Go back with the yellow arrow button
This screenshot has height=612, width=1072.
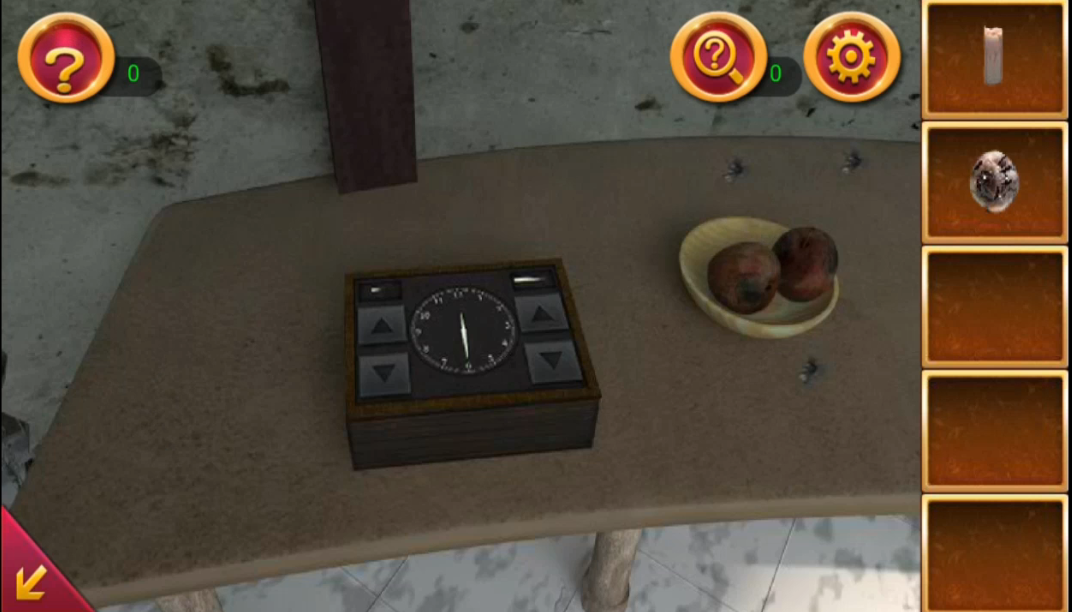coord(30,580)
